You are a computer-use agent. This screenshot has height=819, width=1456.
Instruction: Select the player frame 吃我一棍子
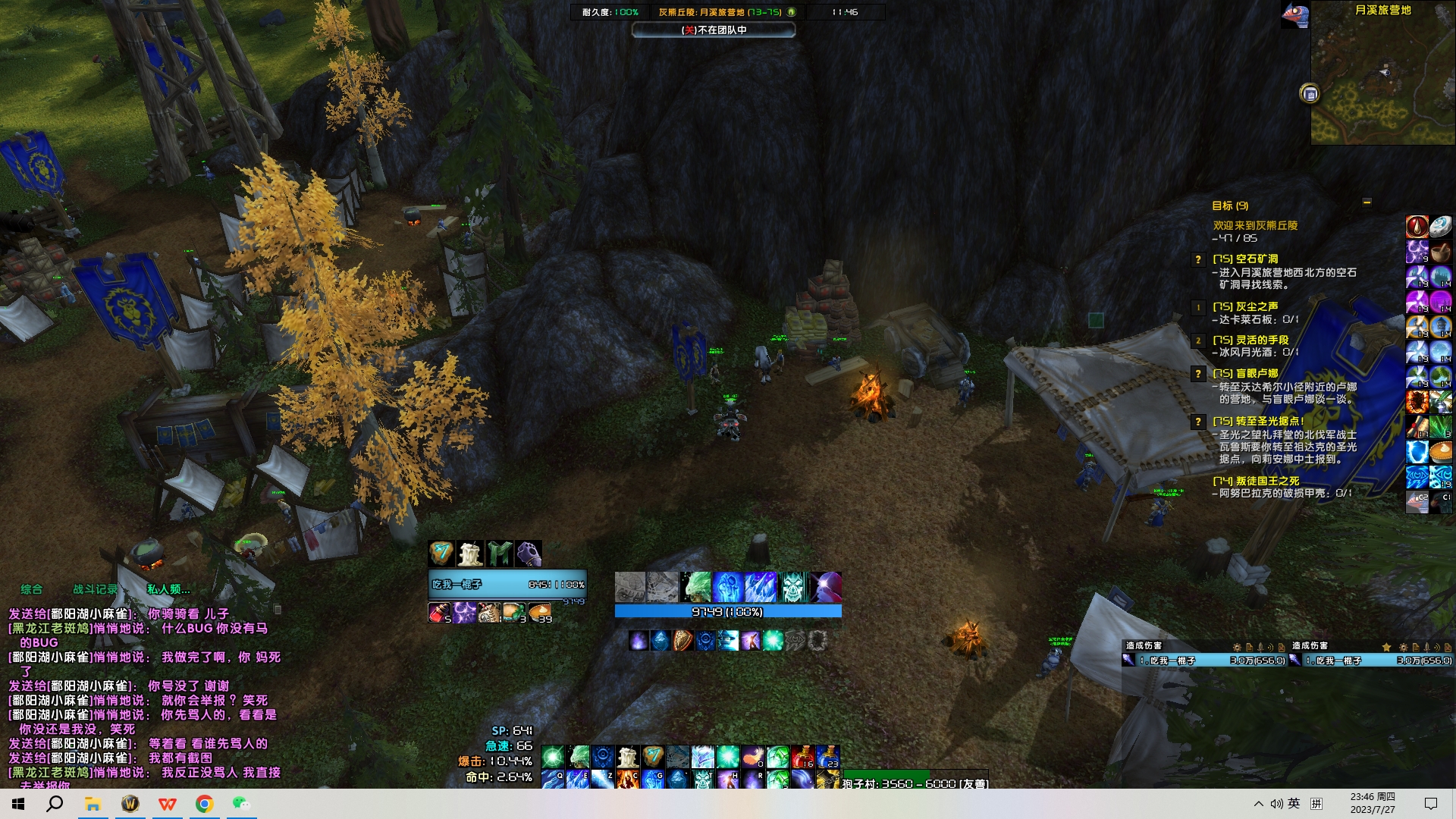[507, 585]
